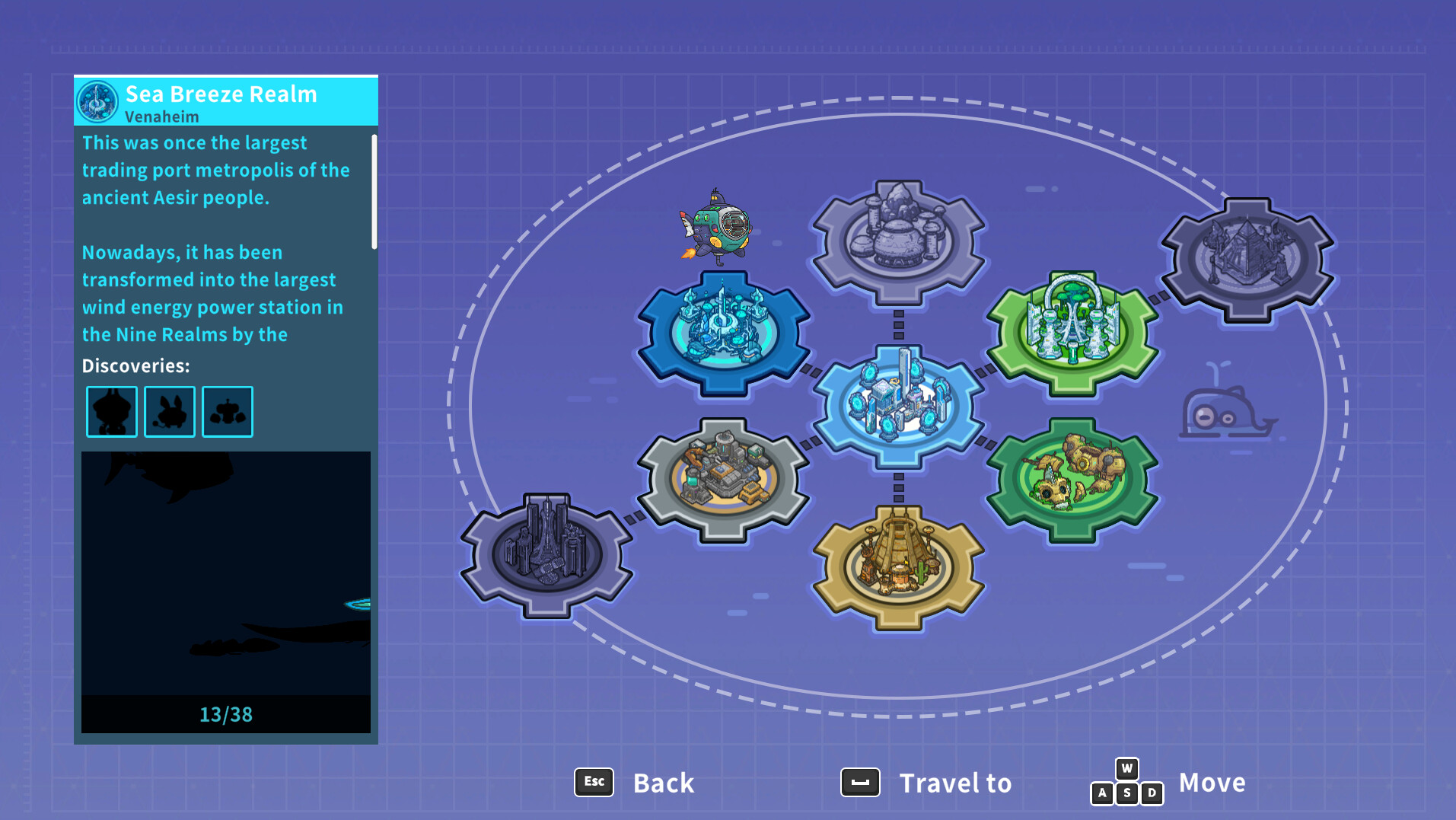1456x820 pixels.
Task: Click the hovering airship above the blue realm
Action: click(x=716, y=225)
